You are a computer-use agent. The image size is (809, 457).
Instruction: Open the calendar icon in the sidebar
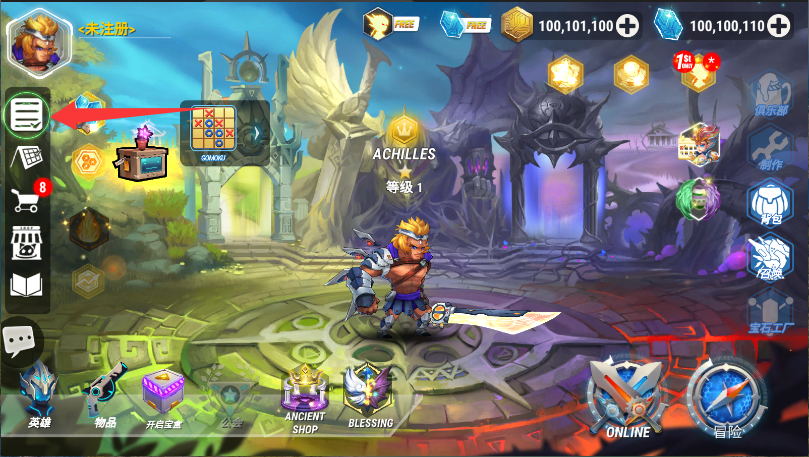(x=26, y=157)
